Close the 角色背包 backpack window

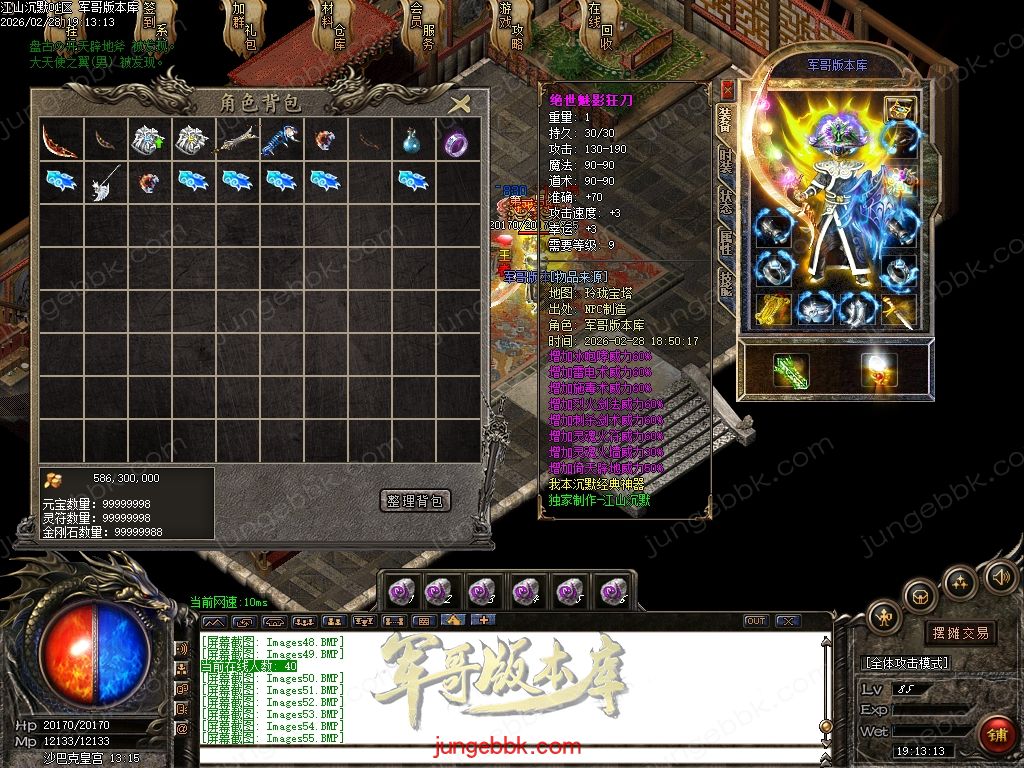point(459,104)
